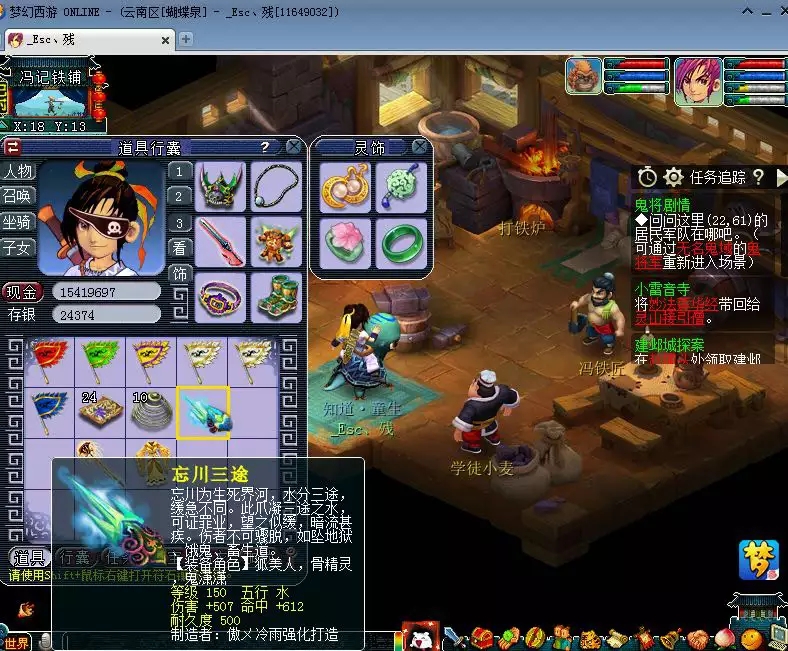Open a new tab with plus button
Image resolution: width=788 pixels, height=651 pixels.
[185, 39]
